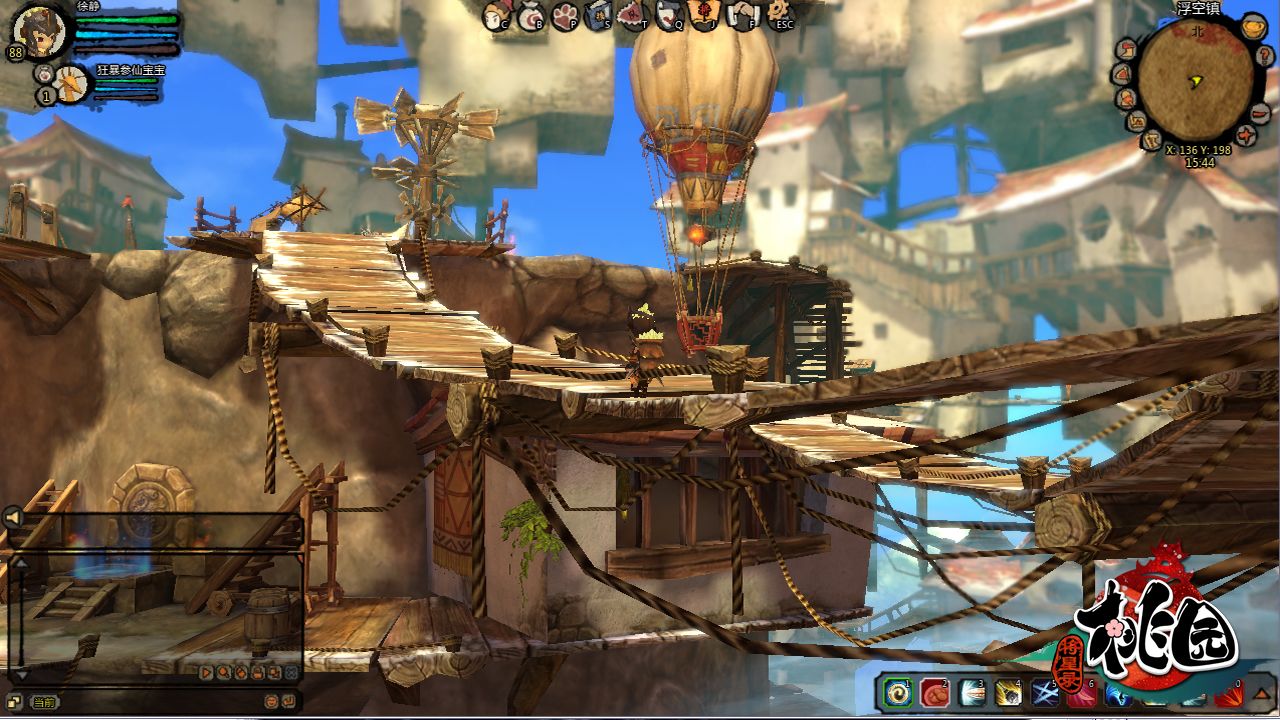Open the character panel icon labeled C
Image resolution: width=1280 pixels, height=720 pixels.
click(497, 15)
